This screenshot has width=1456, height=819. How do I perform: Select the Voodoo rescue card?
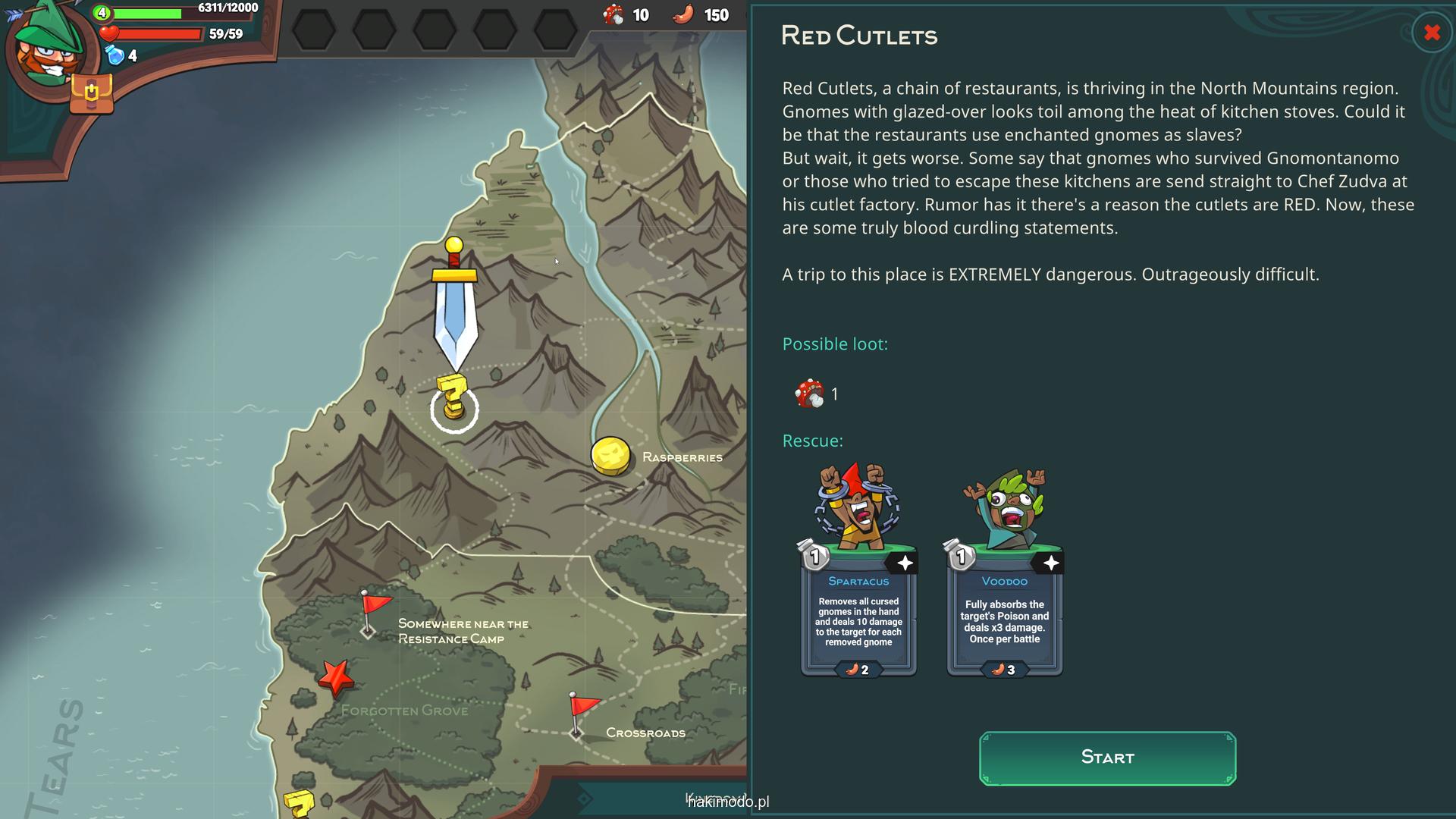click(x=1004, y=572)
